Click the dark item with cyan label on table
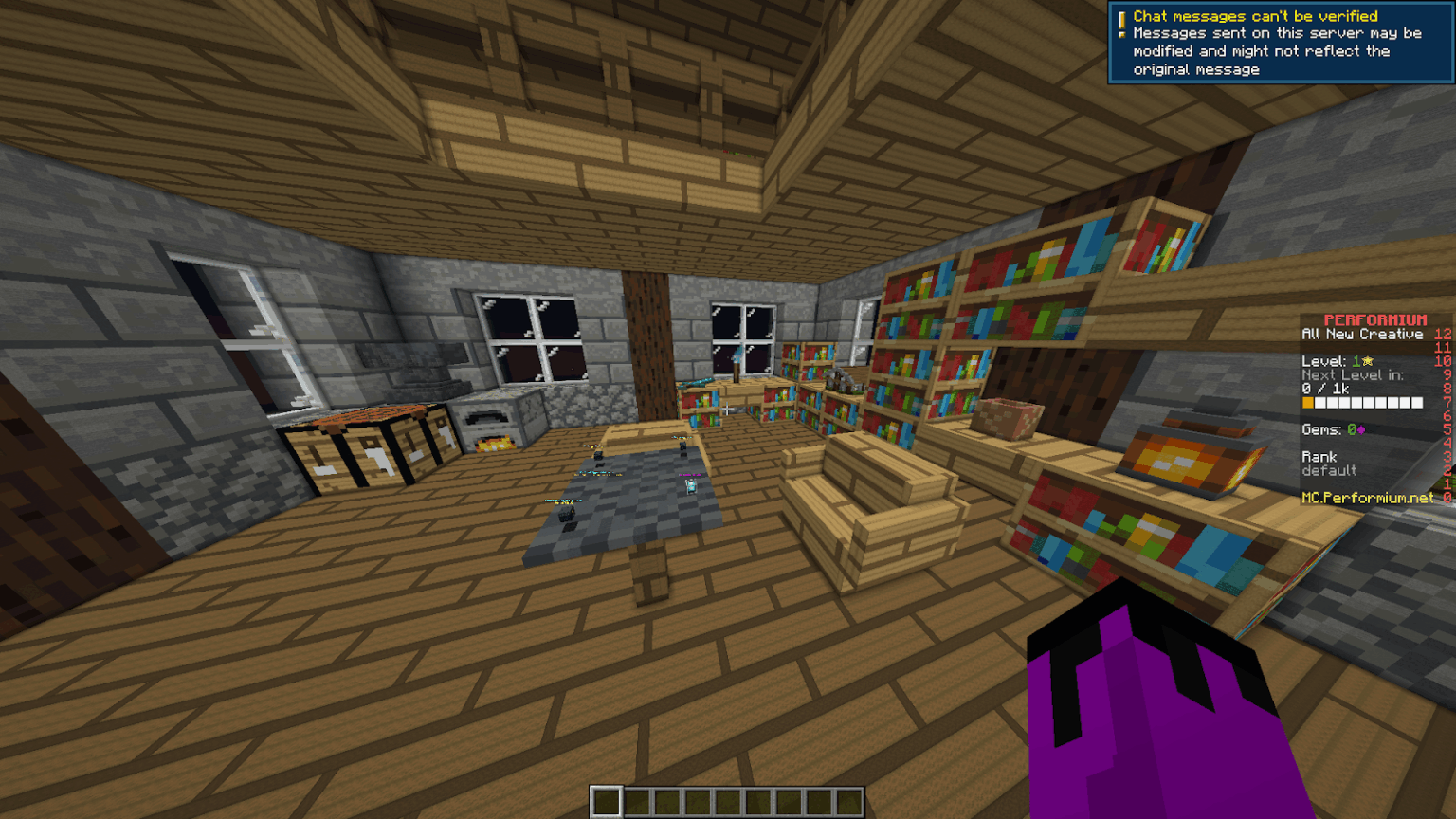The image size is (1456, 819). point(566,512)
